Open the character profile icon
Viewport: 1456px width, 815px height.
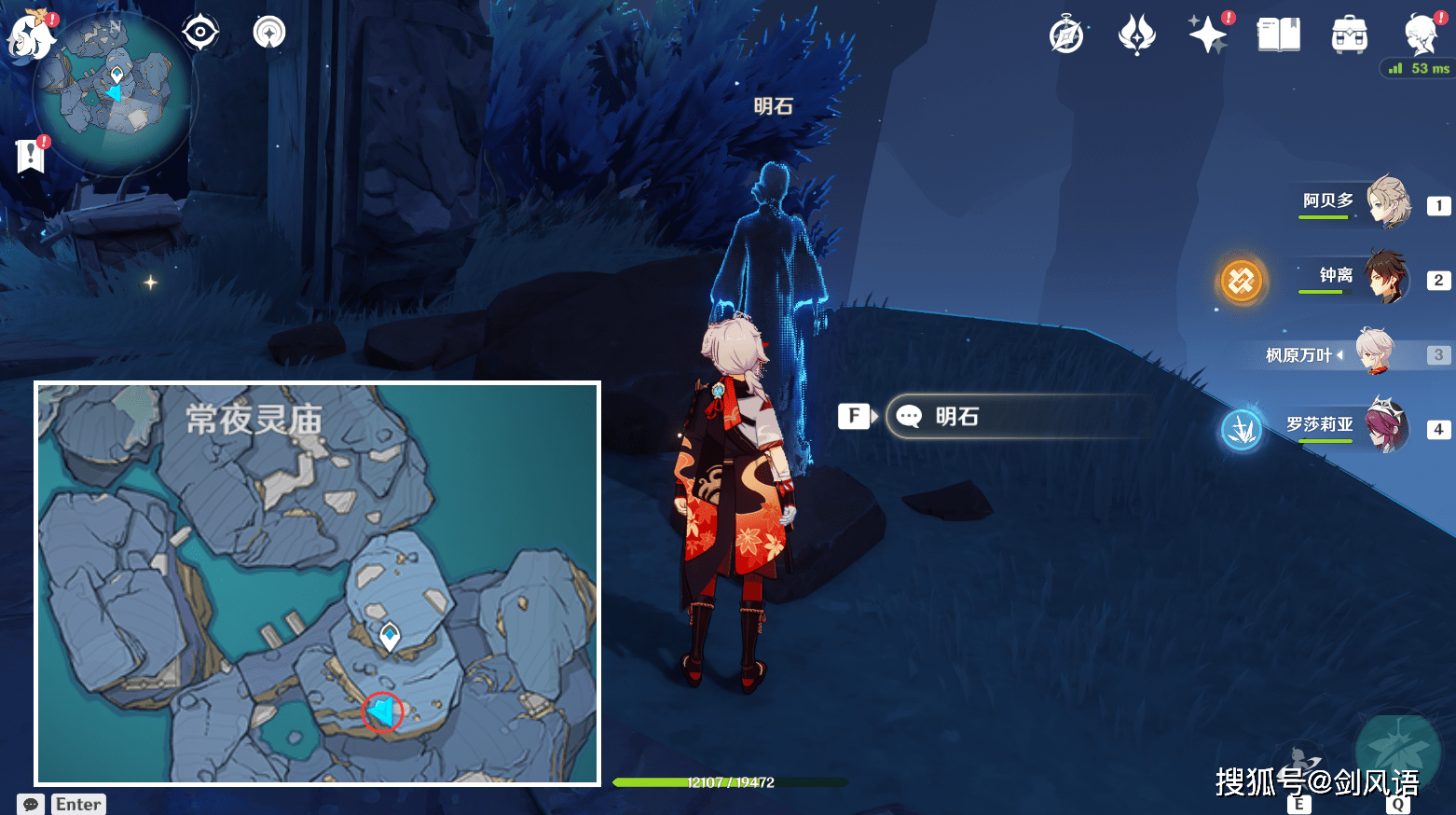tap(1422, 35)
